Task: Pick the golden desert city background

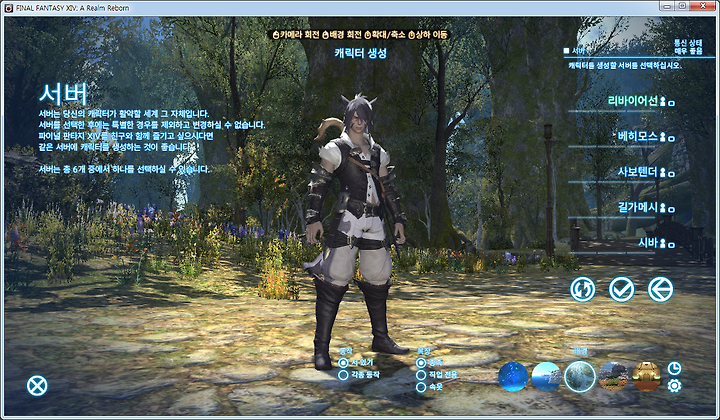Action: [647, 376]
